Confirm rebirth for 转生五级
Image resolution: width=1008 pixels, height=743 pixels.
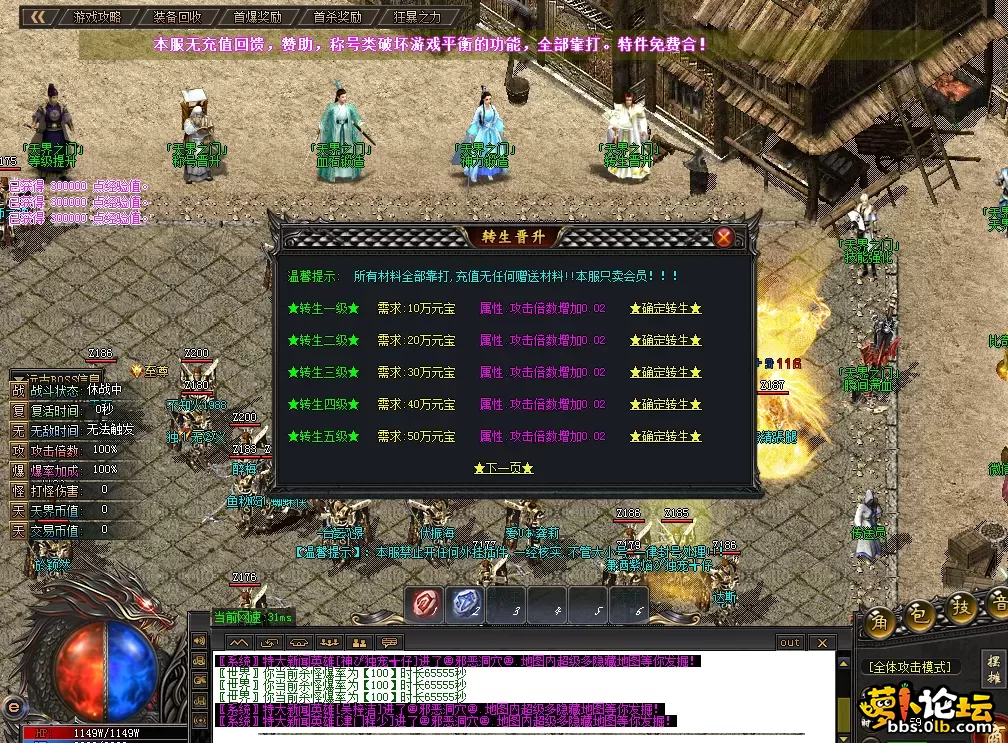665,437
